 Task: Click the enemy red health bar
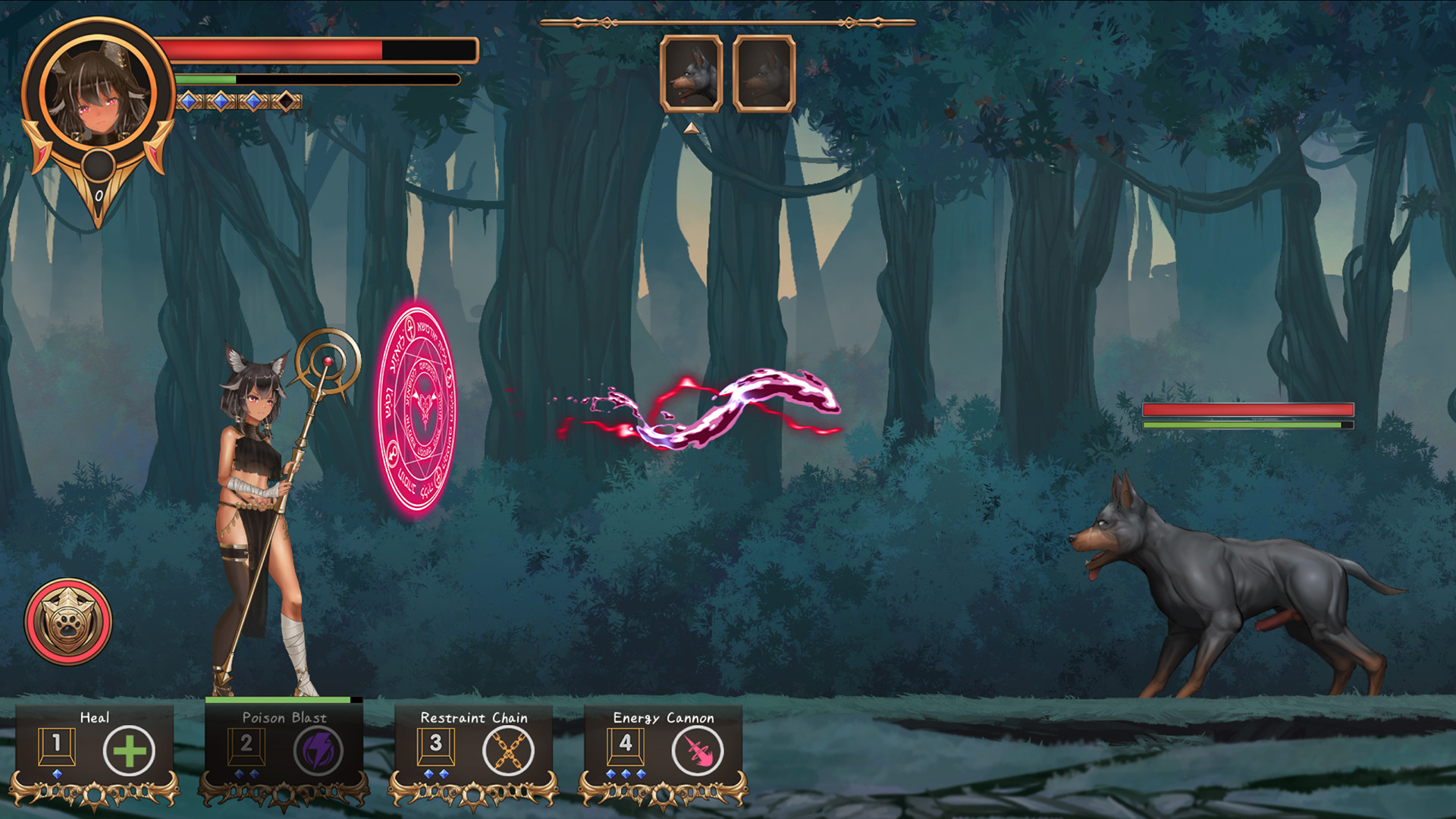[1247, 409]
